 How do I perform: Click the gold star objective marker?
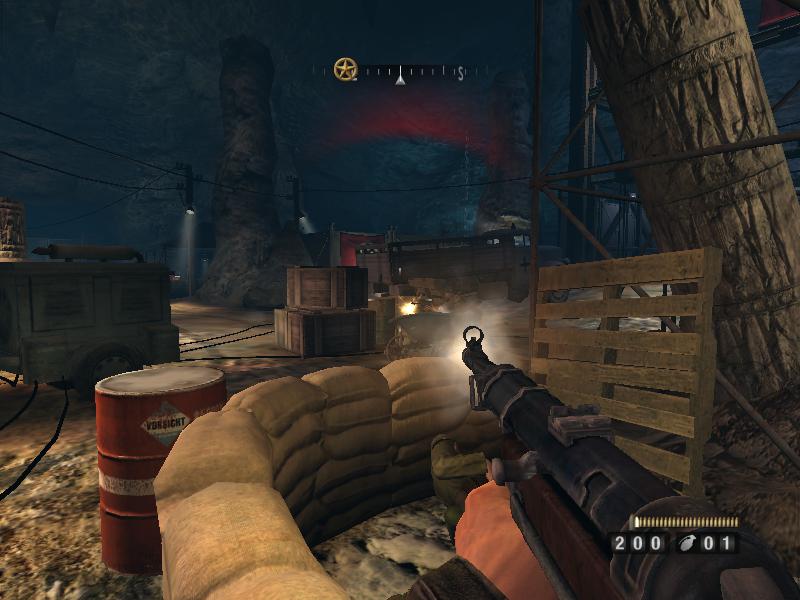[x=346, y=70]
